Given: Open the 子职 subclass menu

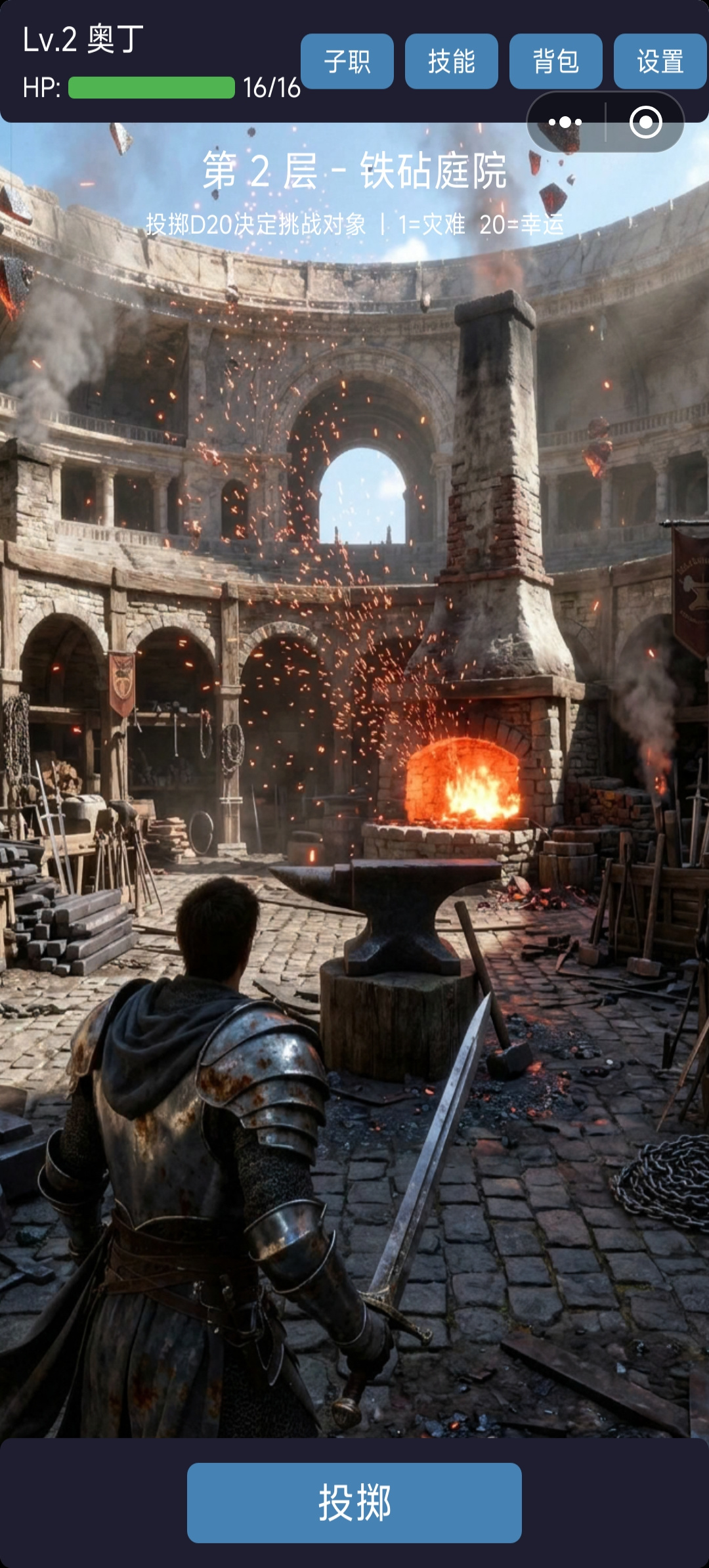Looking at the screenshot, I should pos(347,61).
